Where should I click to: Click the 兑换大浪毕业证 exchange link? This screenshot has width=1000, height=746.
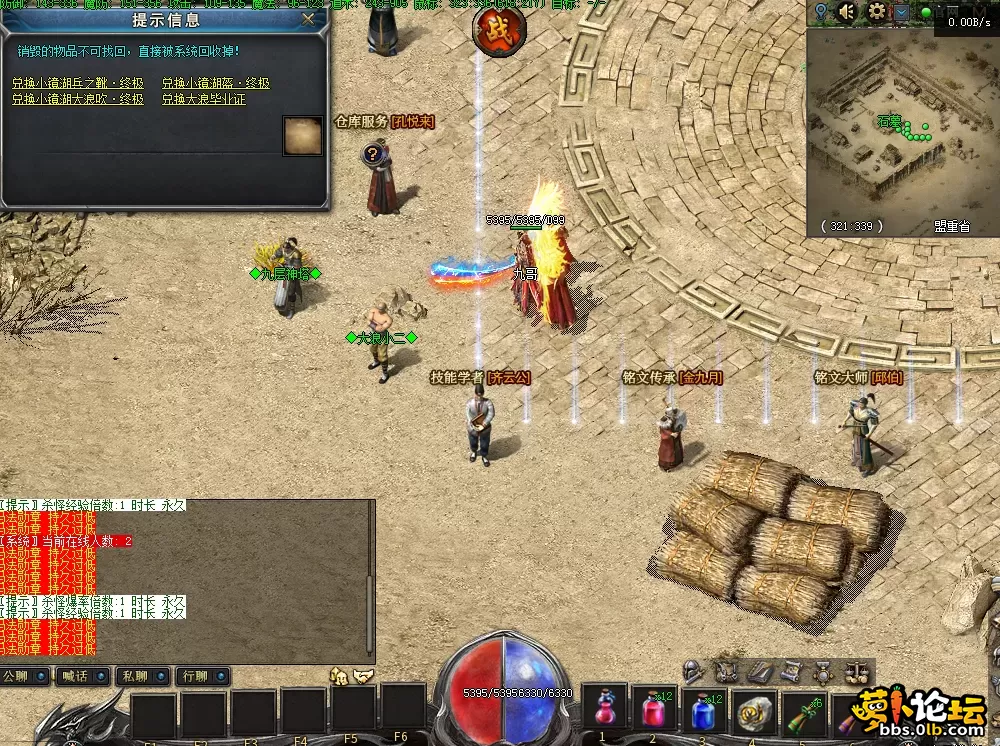pyautogui.click(x=204, y=99)
